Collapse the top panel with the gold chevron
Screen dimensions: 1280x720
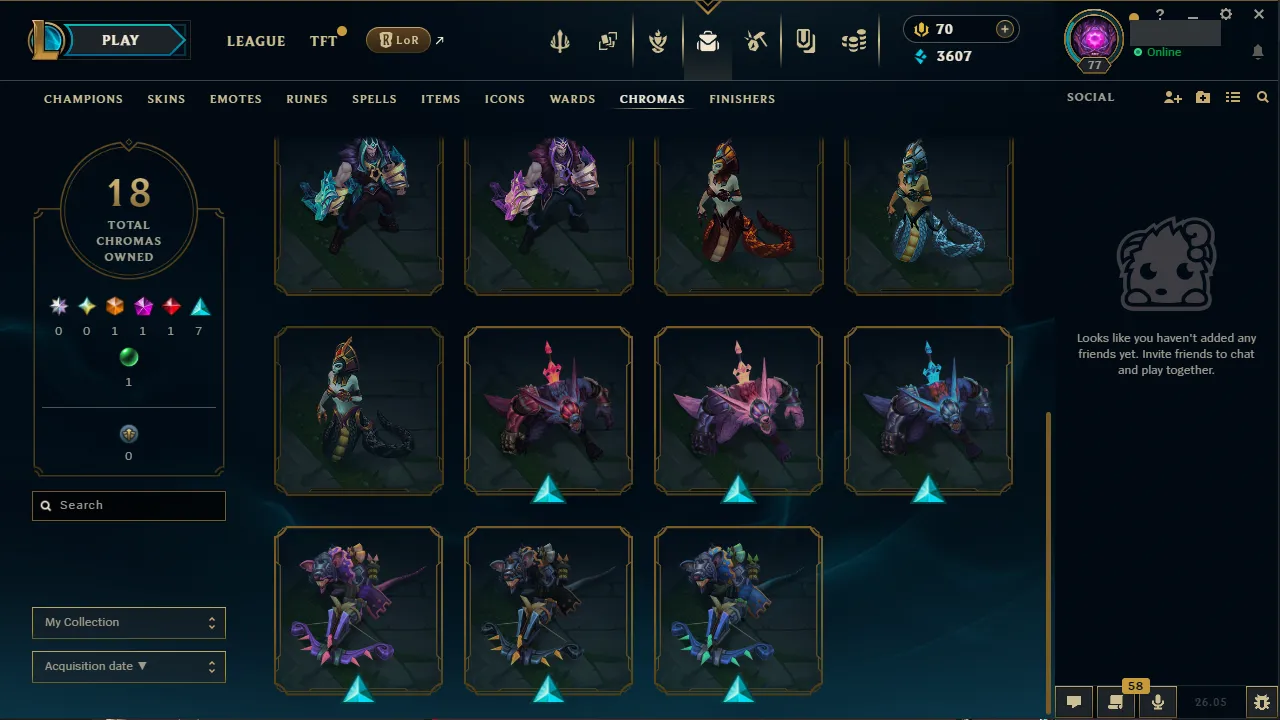pyautogui.click(x=708, y=4)
